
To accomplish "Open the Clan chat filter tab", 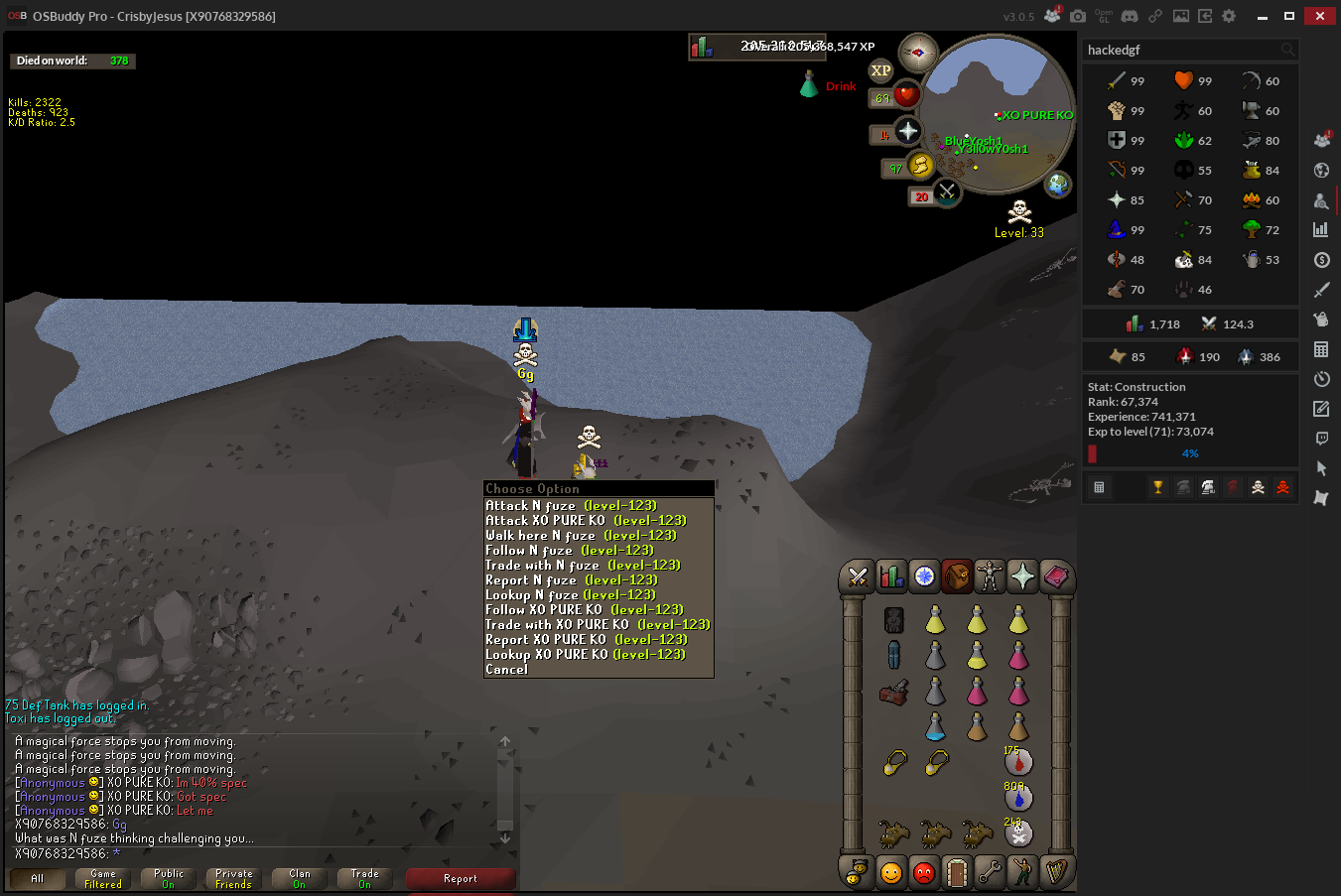I will click(x=300, y=879).
